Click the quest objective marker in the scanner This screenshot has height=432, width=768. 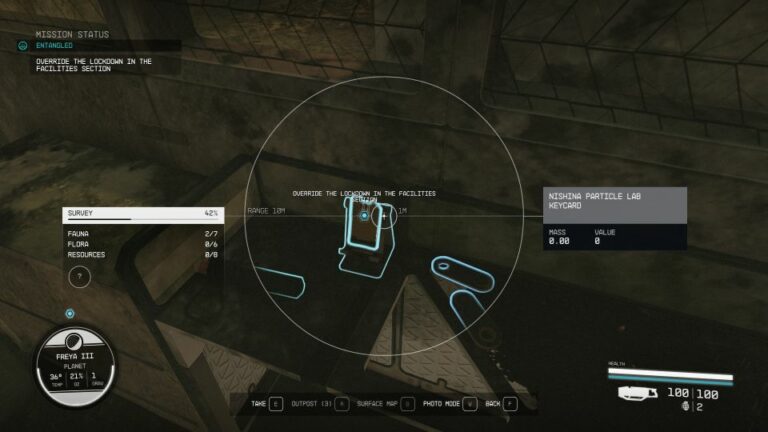coord(364,215)
